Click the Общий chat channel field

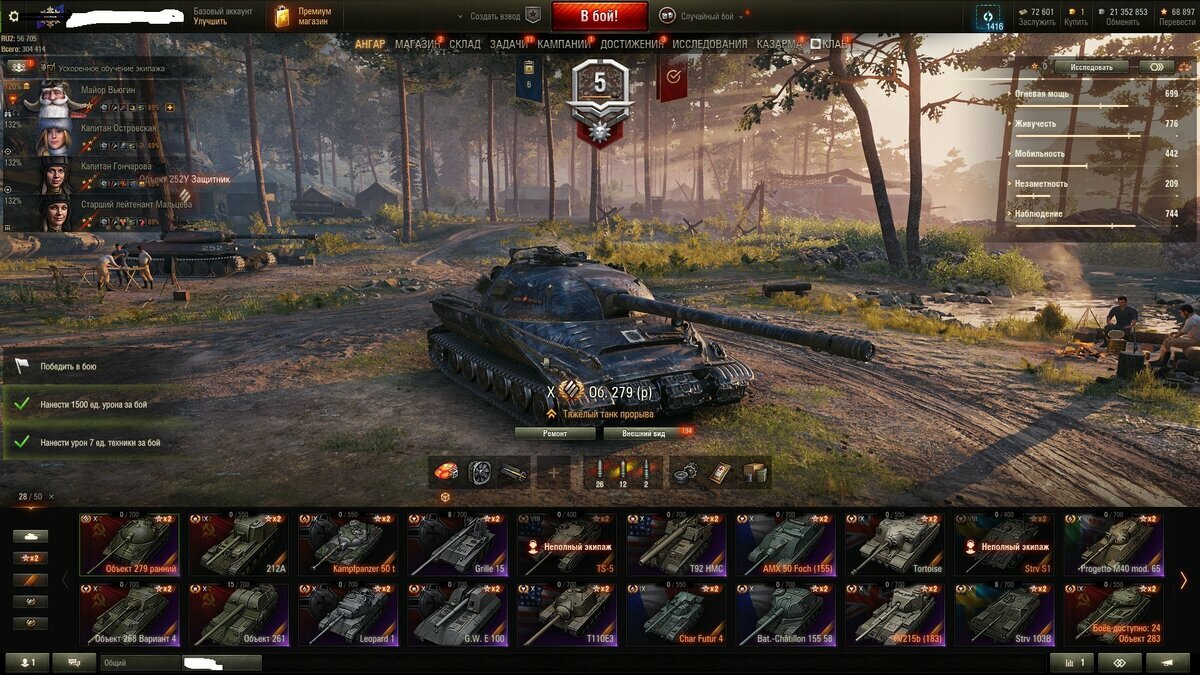pyautogui.click(x=140, y=663)
